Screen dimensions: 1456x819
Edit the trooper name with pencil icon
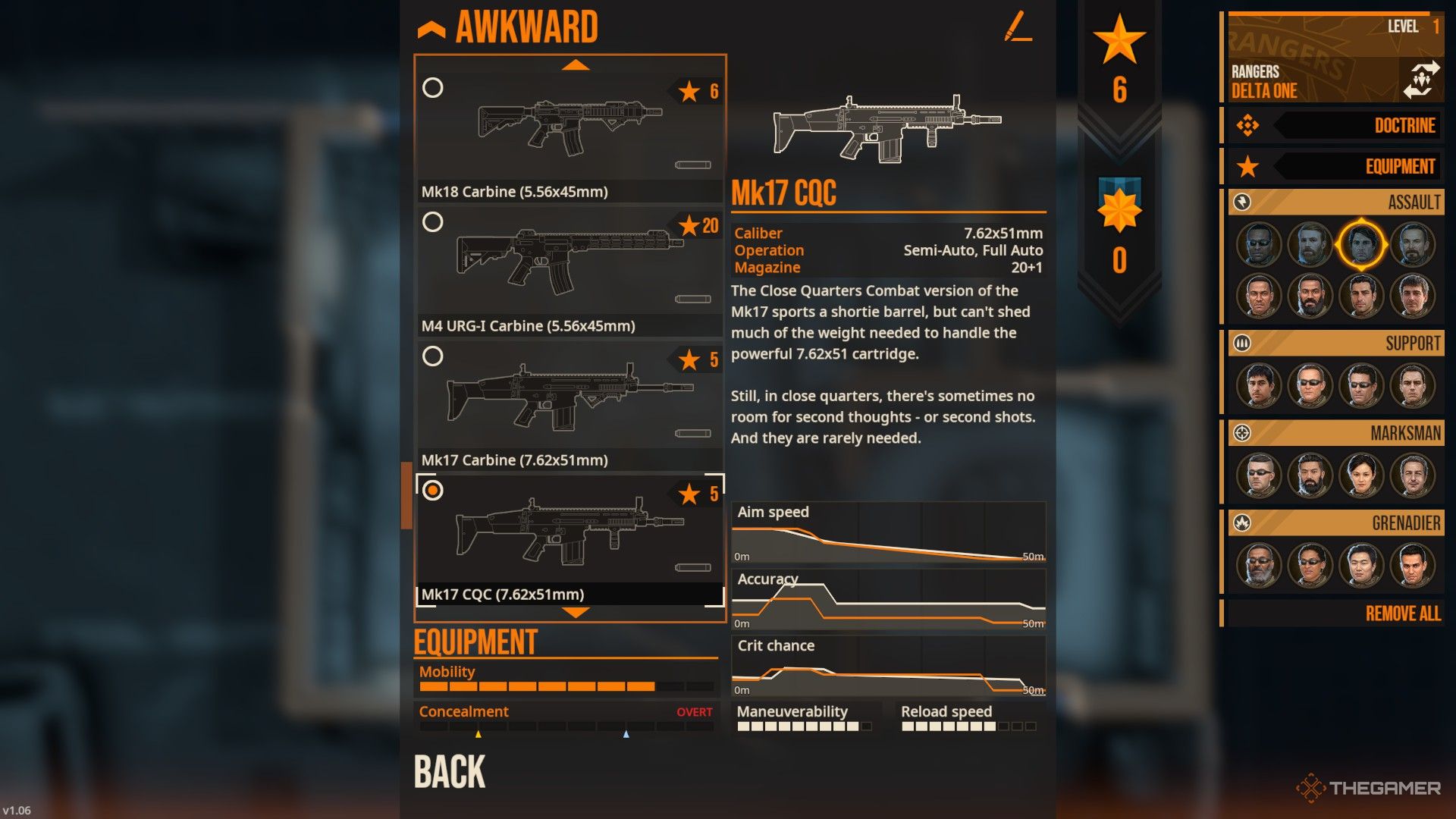(1018, 27)
